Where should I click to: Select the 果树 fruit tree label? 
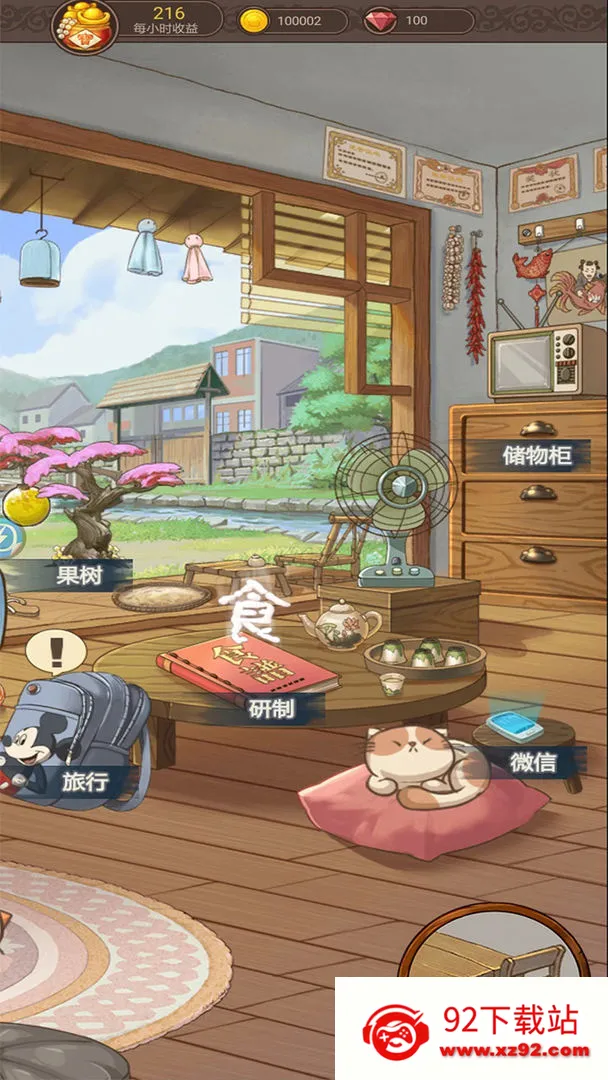tap(81, 575)
